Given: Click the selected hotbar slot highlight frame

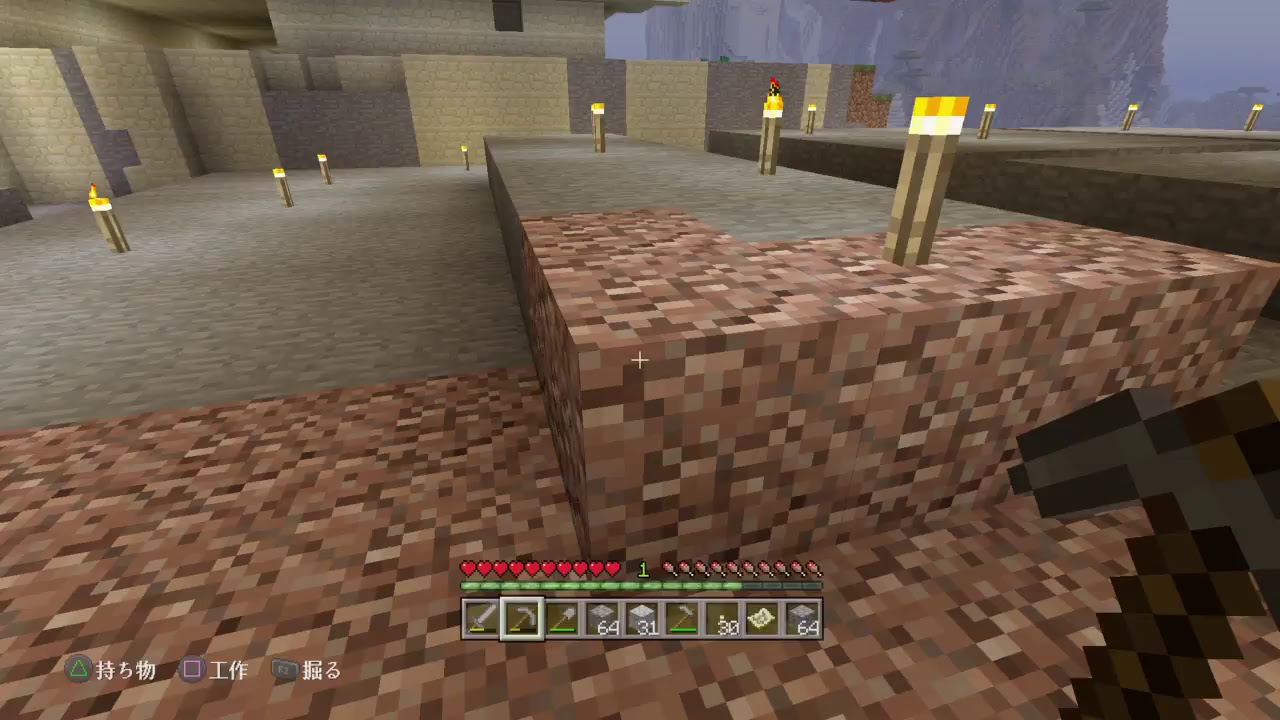Looking at the screenshot, I should tap(522, 620).
